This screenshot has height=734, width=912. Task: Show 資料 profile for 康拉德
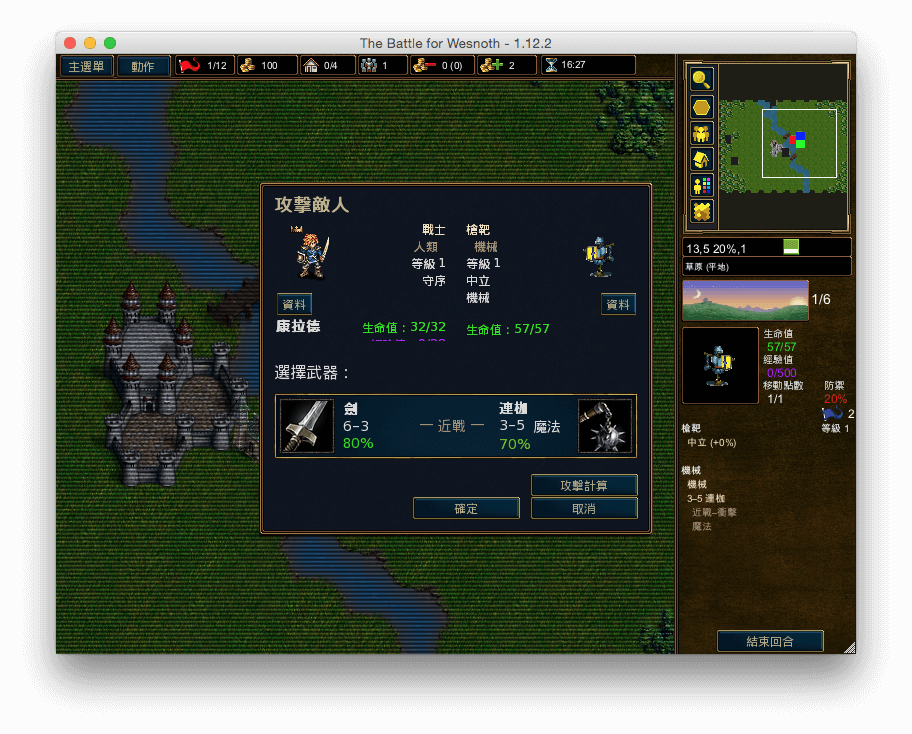(295, 304)
